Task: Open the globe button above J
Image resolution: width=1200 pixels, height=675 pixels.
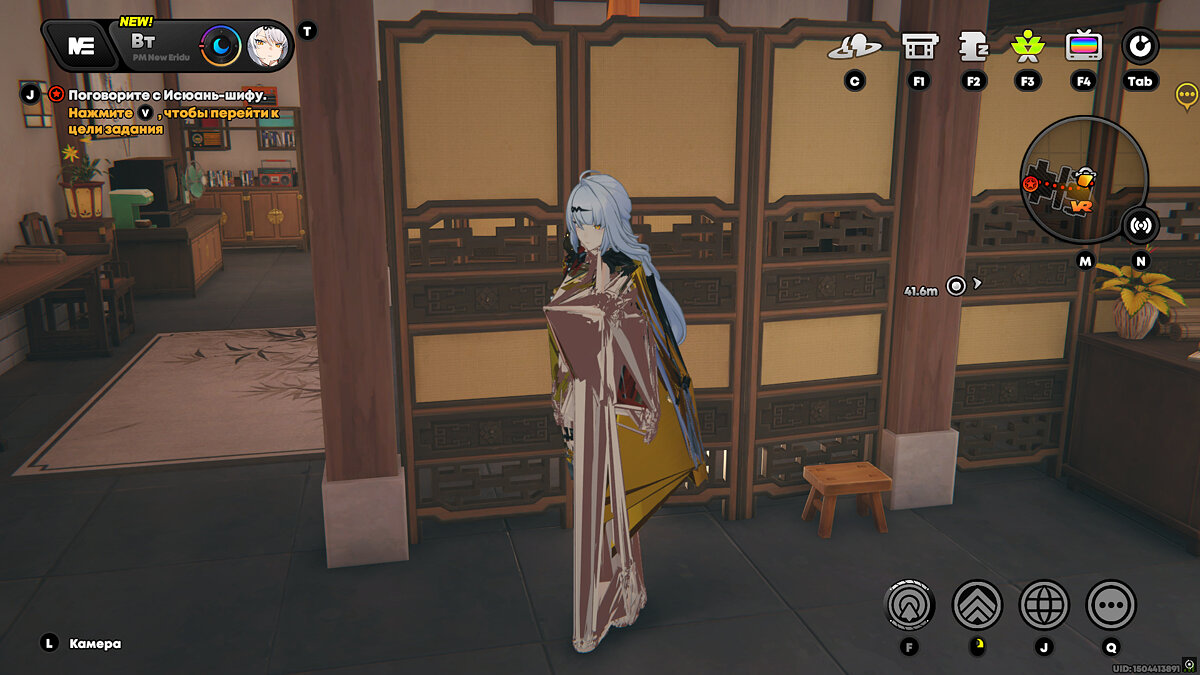Action: click(1044, 604)
